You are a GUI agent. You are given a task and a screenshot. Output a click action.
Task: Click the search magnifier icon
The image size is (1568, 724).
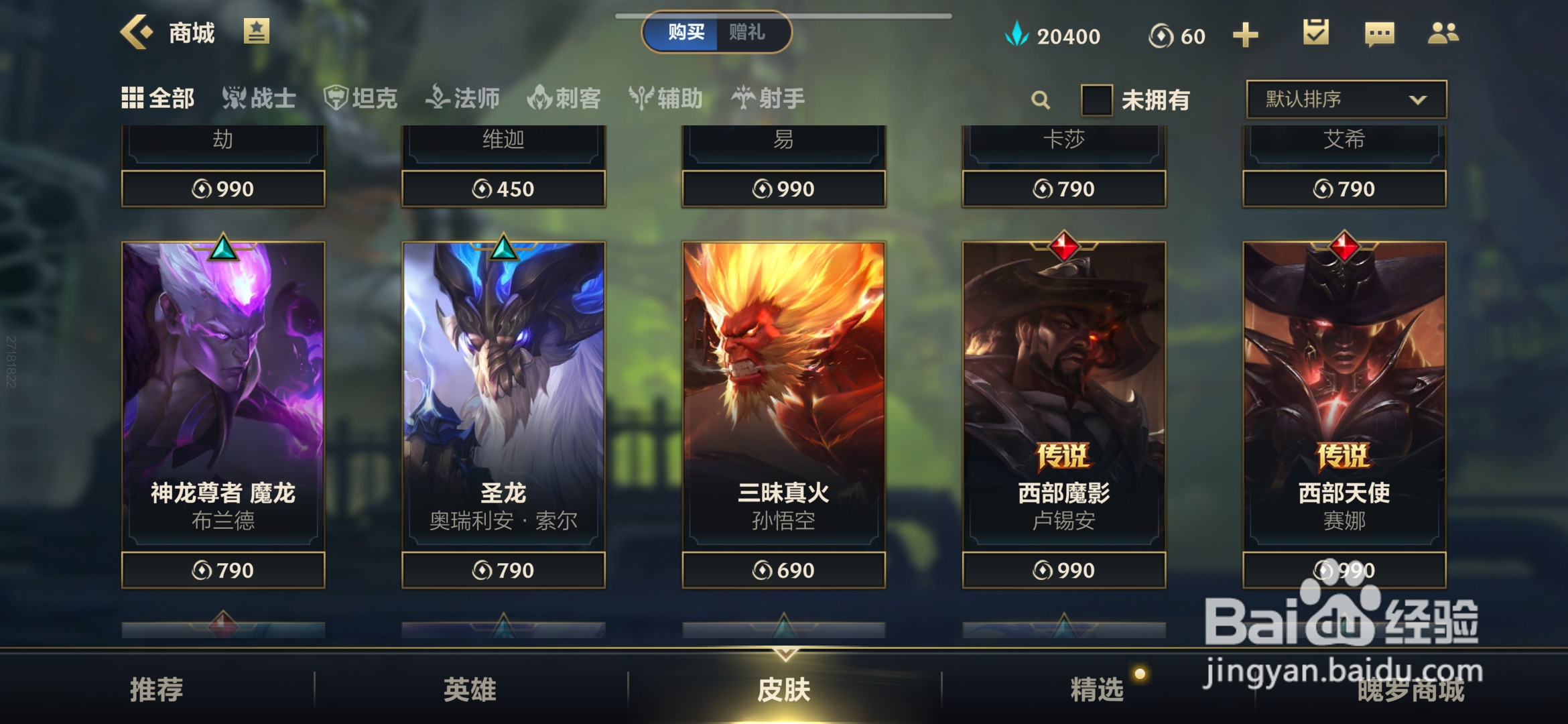point(1040,99)
